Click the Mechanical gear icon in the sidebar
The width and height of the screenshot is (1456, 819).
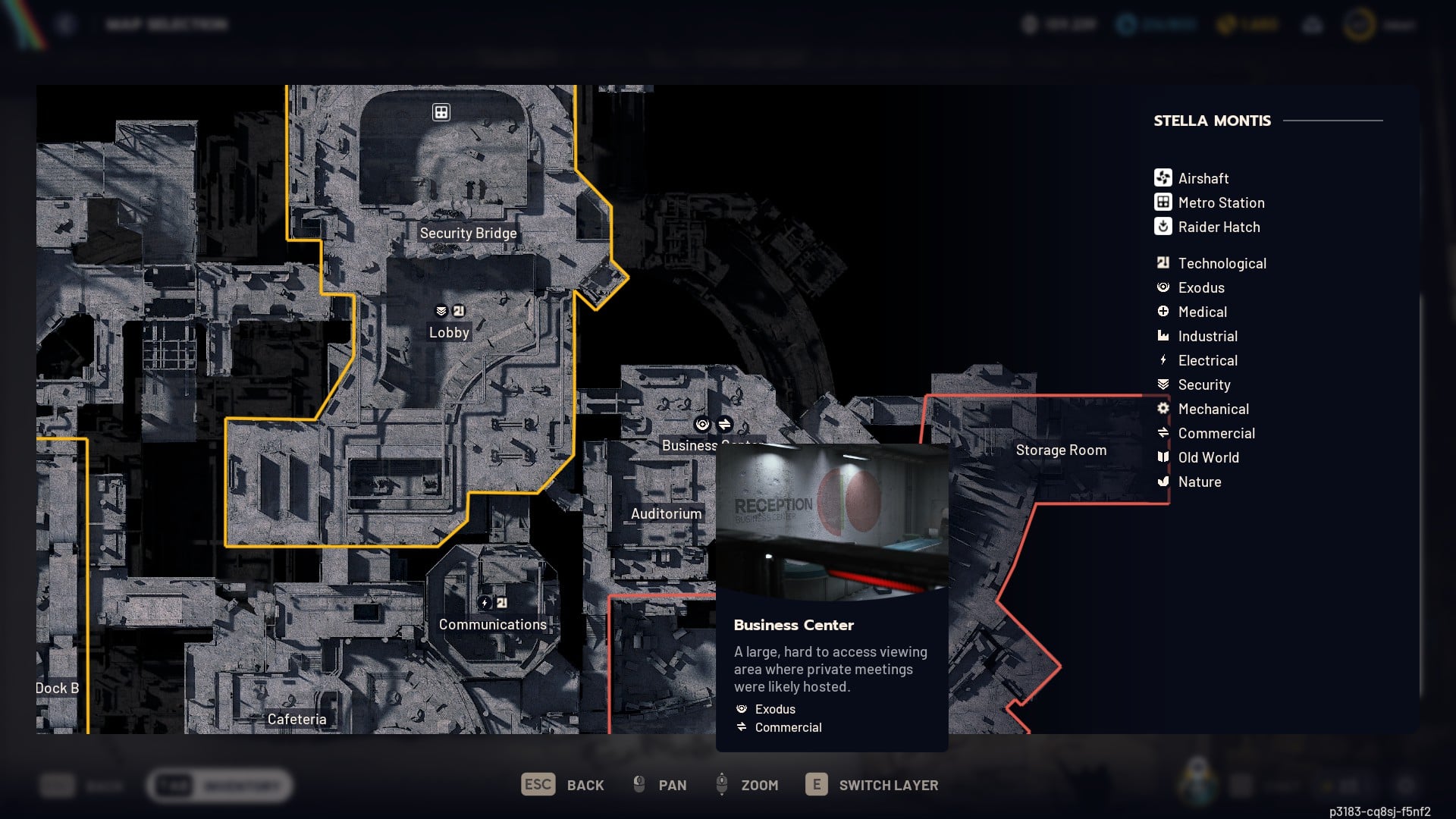(x=1164, y=408)
